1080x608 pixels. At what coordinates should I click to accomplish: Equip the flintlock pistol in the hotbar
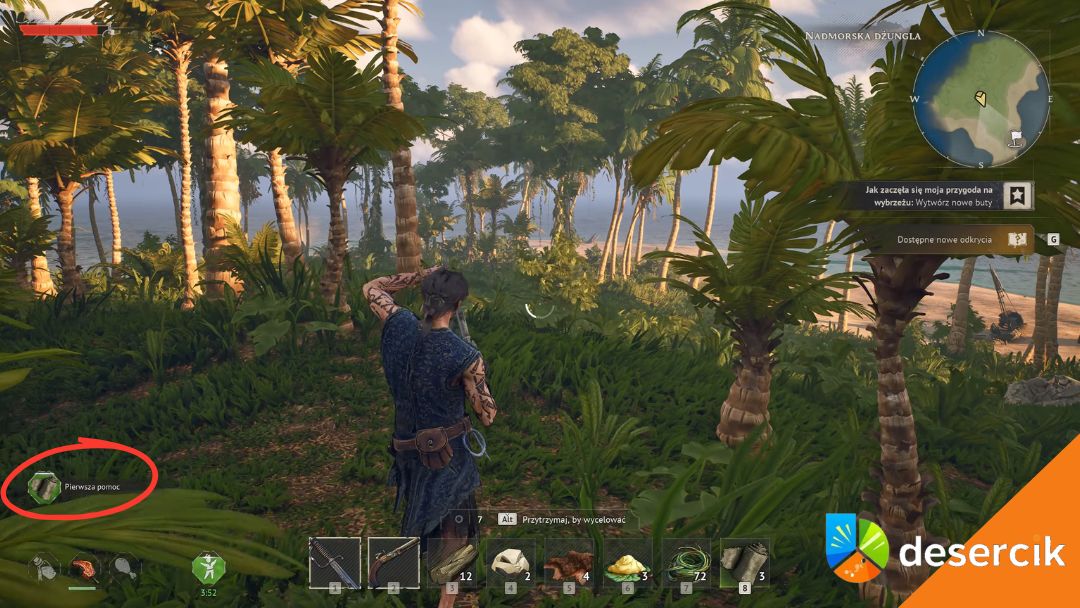[x=393, y=563]
